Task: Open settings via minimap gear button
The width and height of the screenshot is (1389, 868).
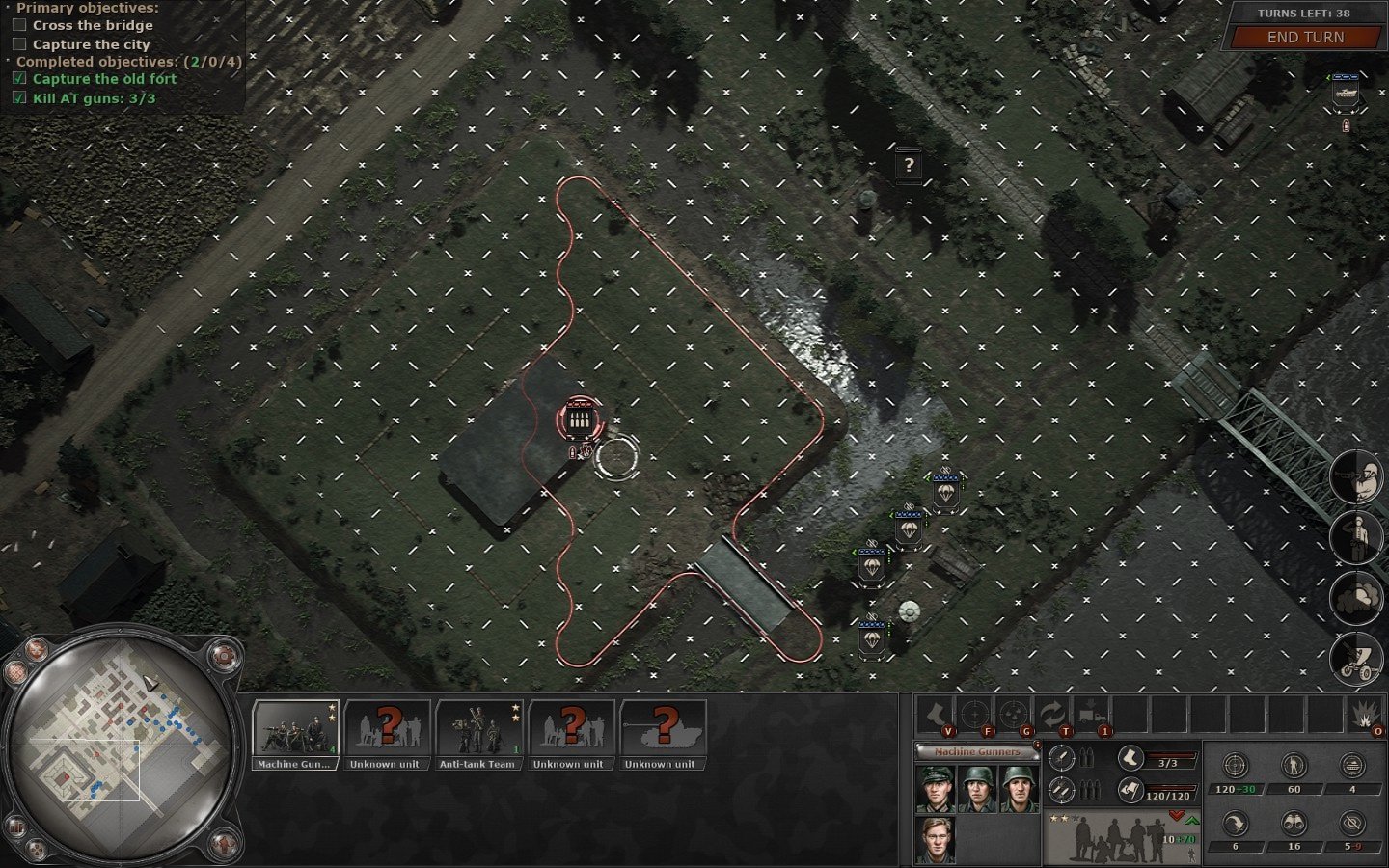Action: (223, 657)
